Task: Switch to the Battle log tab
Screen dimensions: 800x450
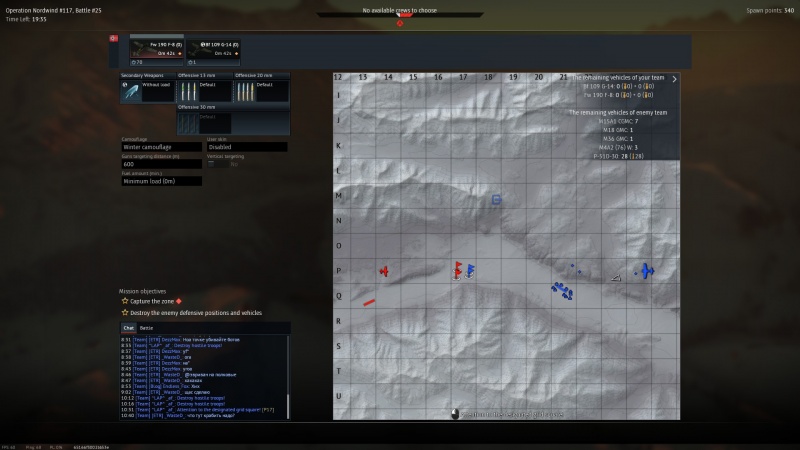Action: 146,327
